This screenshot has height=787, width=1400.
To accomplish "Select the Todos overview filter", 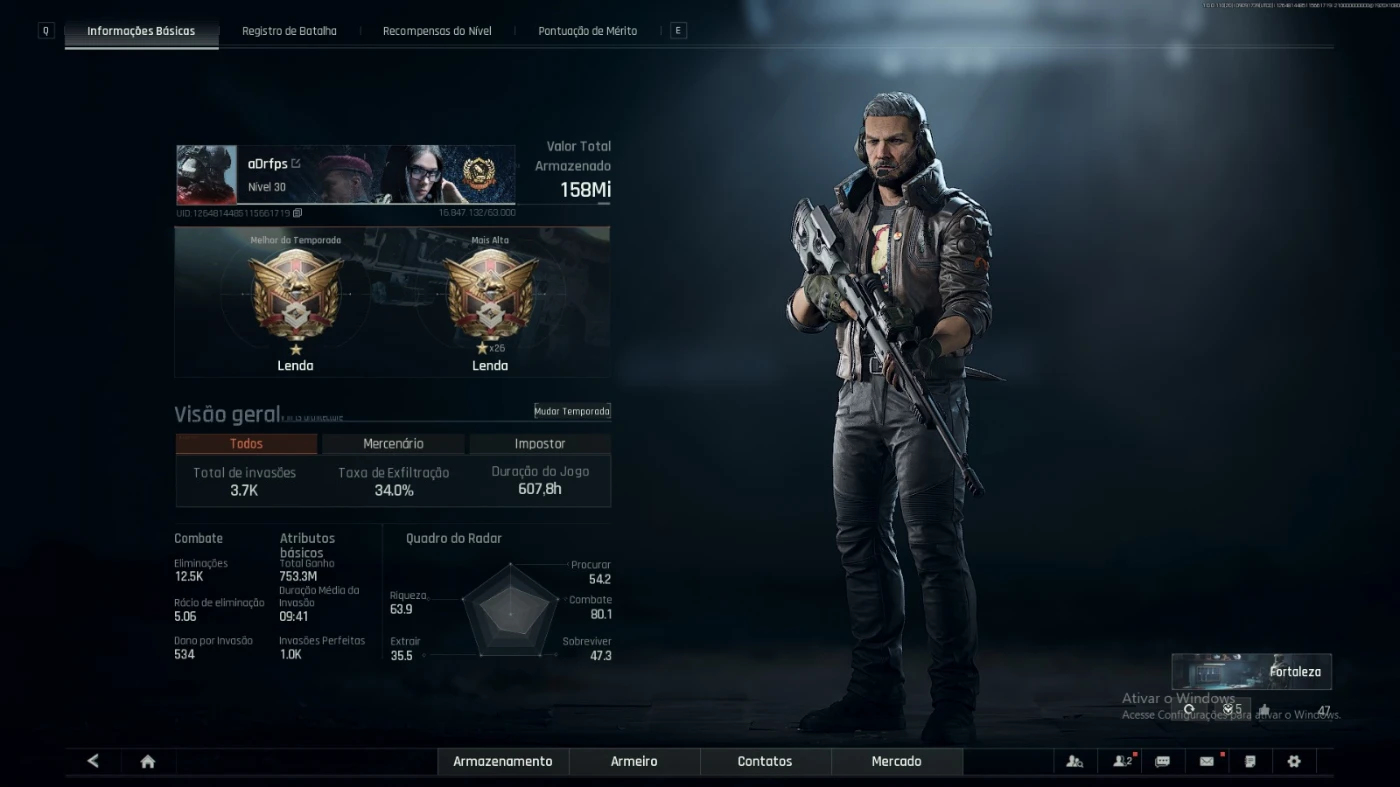I will point(246,444).
